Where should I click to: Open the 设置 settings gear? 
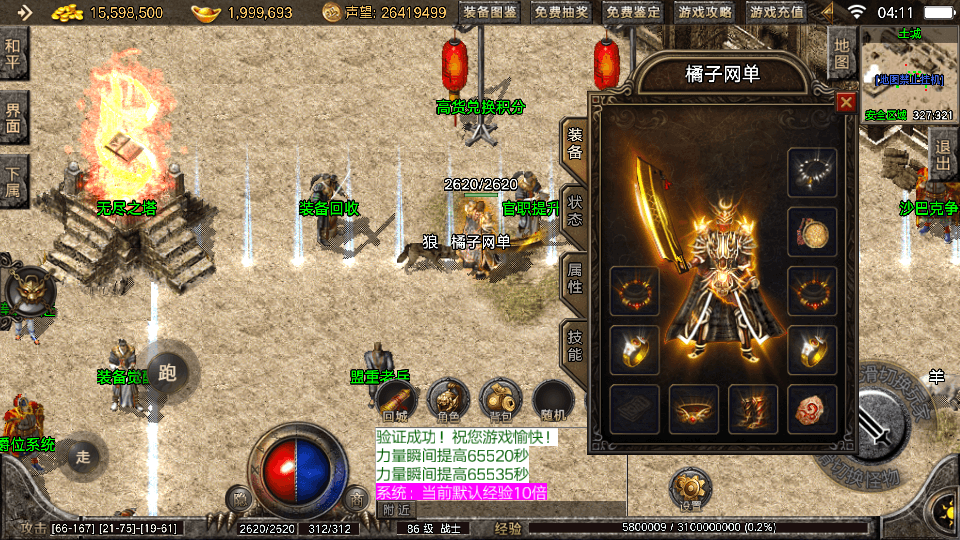click(689, 487)
